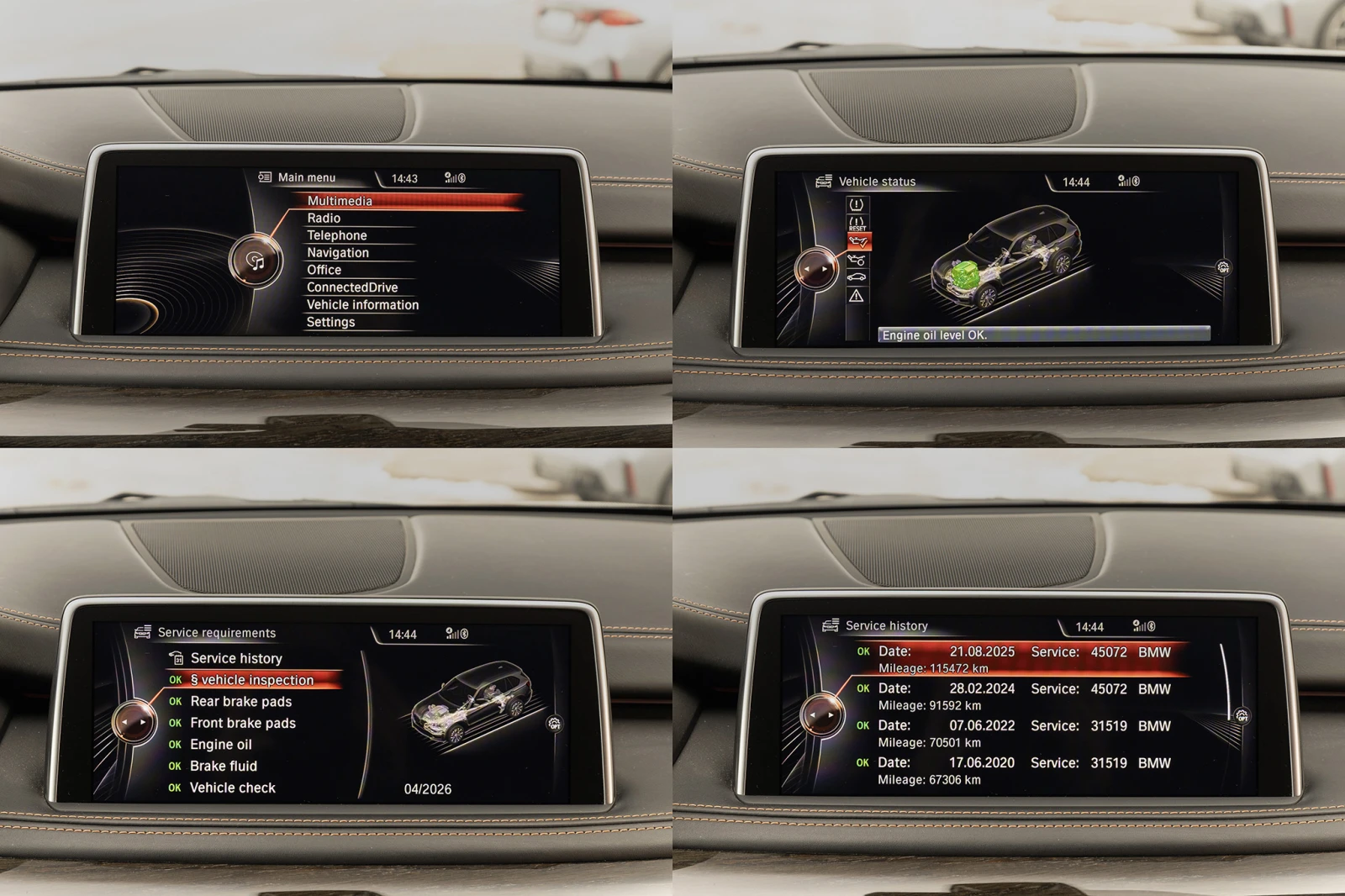Open Settings from the Main menu

[330, 322]
